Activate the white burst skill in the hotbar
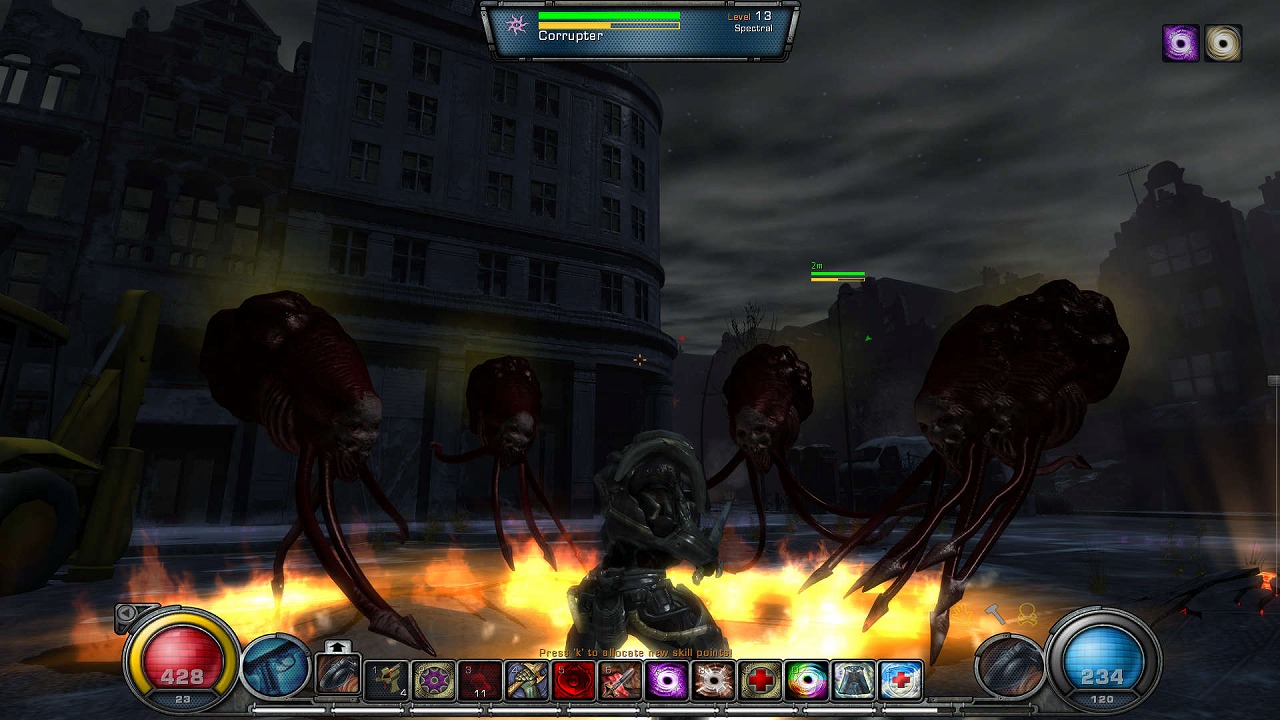 tap(713, 681)
